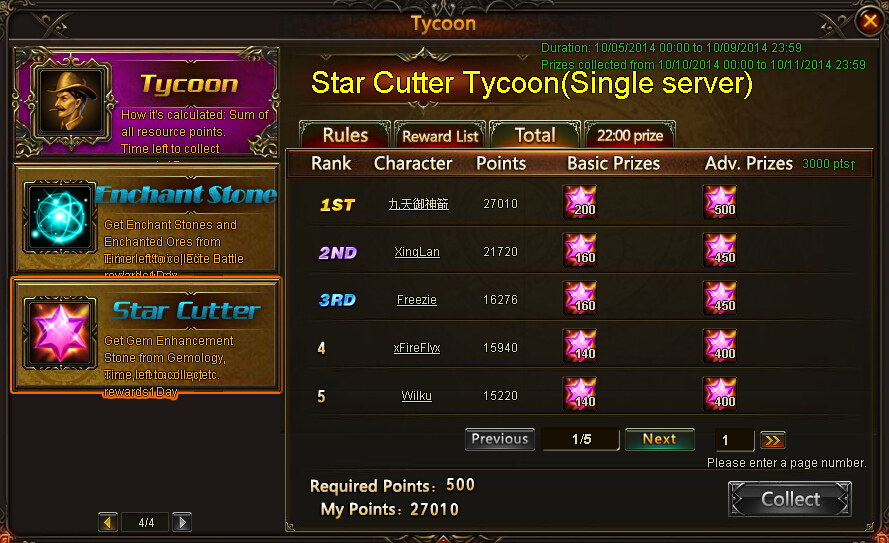Click character name xFireFlyx

pyautogui.click(x=417, y=348)
